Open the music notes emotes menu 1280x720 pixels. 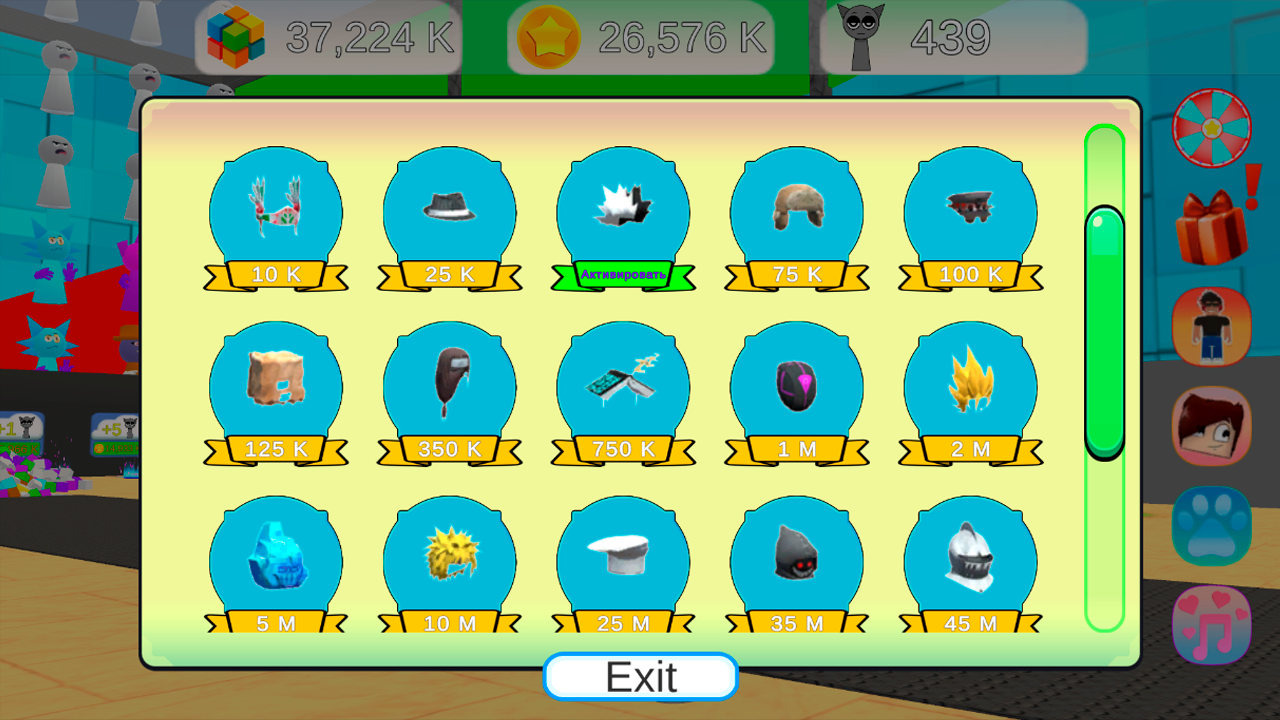[x=1211, y=624]
